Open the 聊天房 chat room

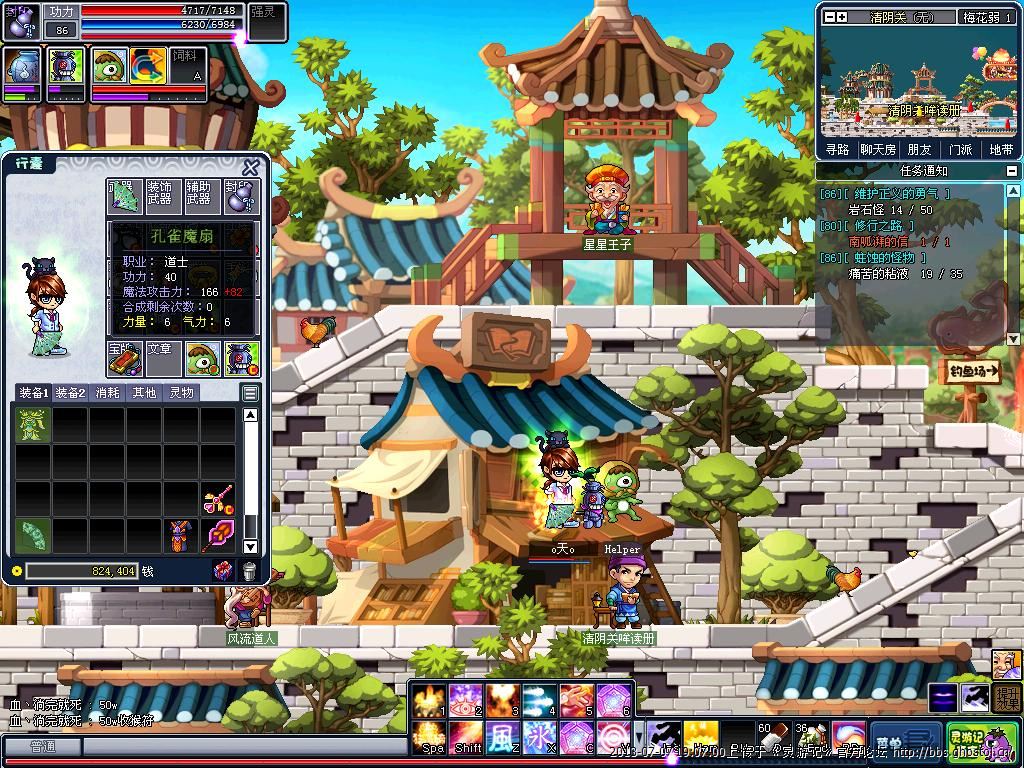878,149
